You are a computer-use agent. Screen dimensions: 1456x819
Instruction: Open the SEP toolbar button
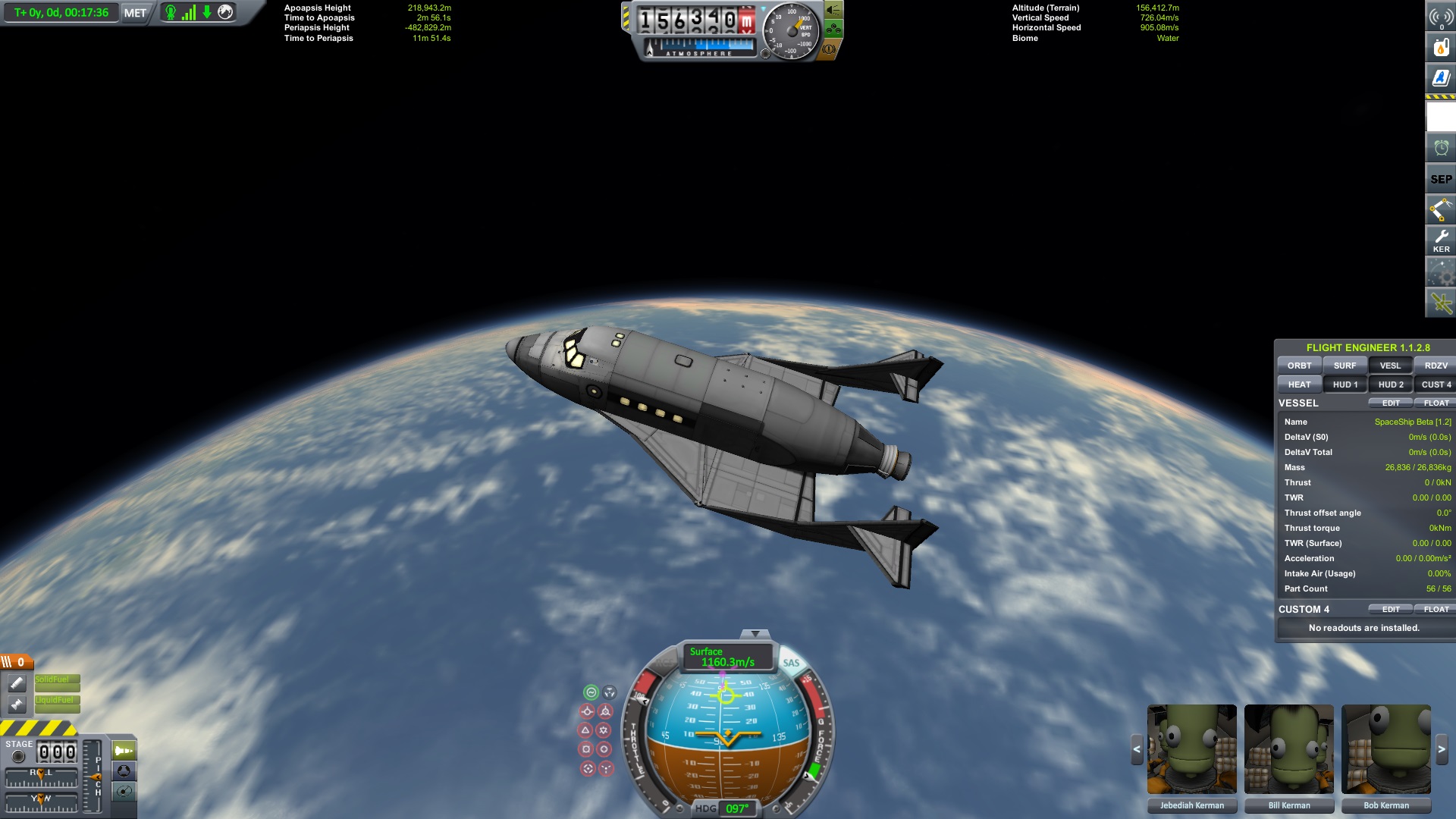click(1441, 179)
